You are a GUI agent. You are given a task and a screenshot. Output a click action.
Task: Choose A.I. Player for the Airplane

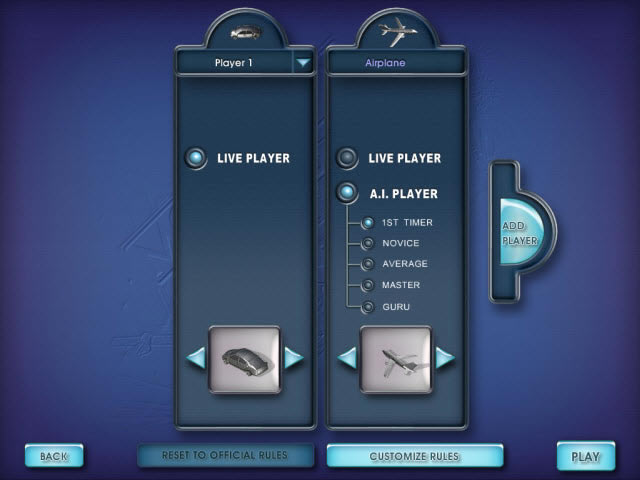pos(347,193)
